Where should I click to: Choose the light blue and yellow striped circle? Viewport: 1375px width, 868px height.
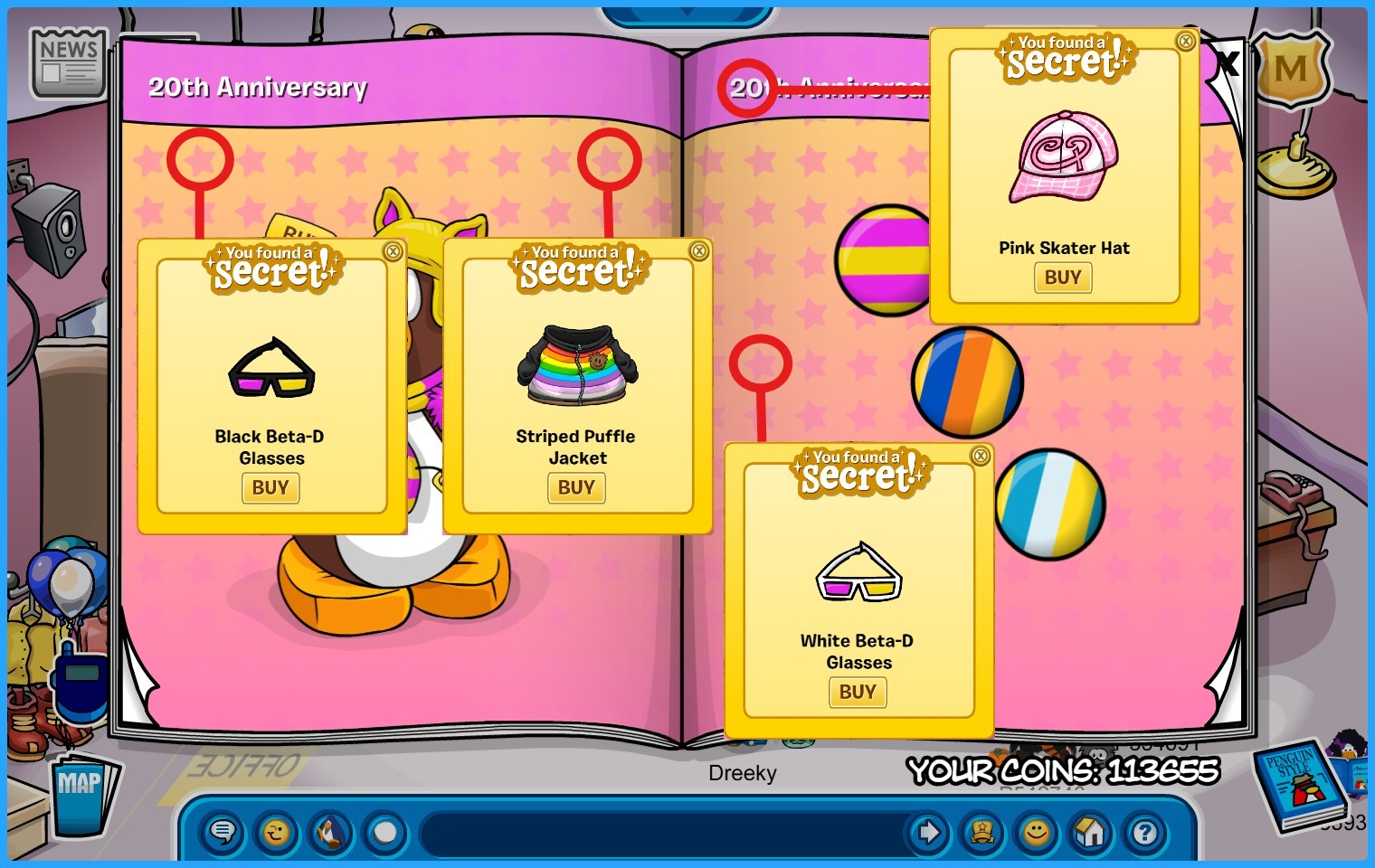1049,504
